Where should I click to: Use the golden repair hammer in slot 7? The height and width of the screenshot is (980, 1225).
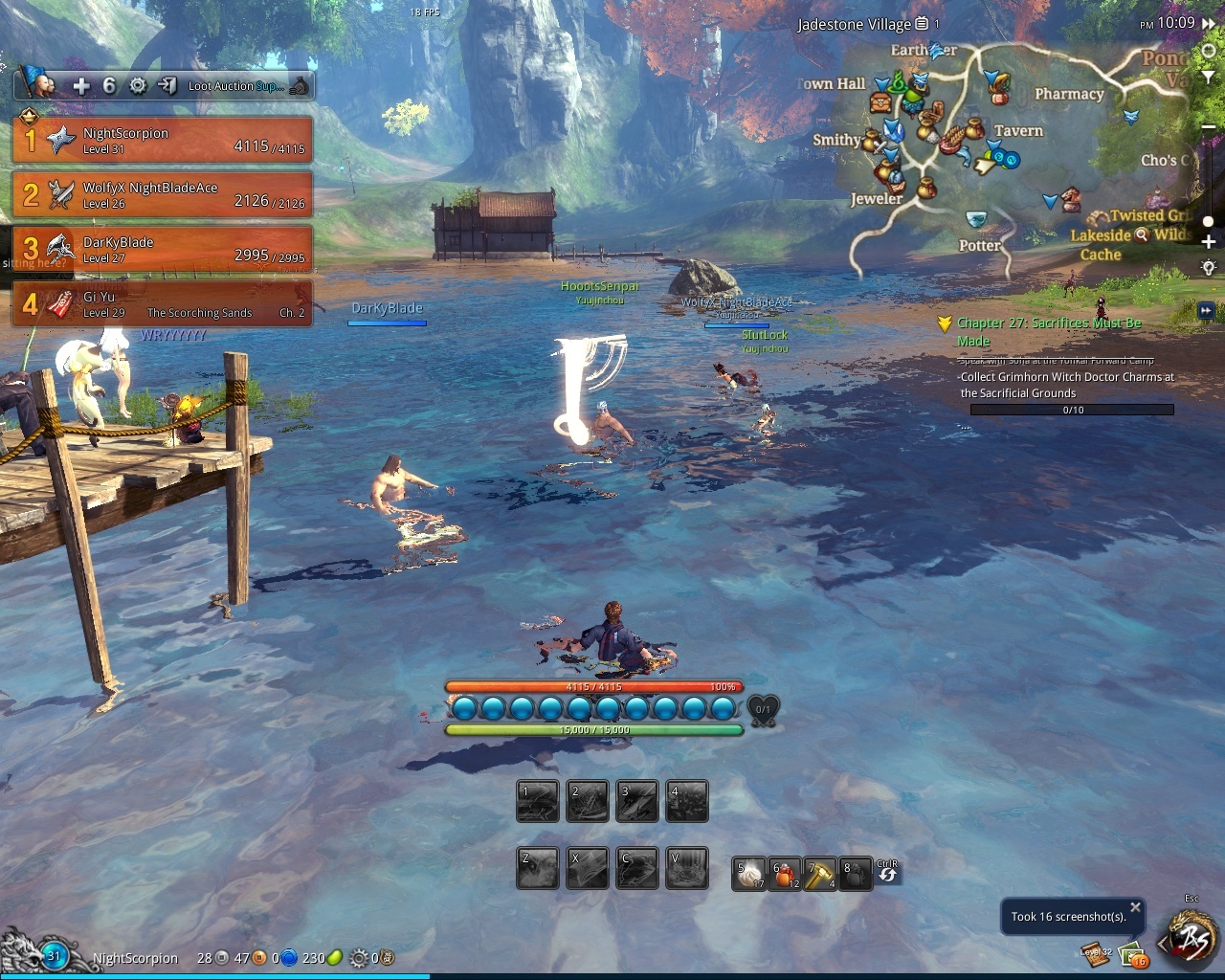coord(820,873)
